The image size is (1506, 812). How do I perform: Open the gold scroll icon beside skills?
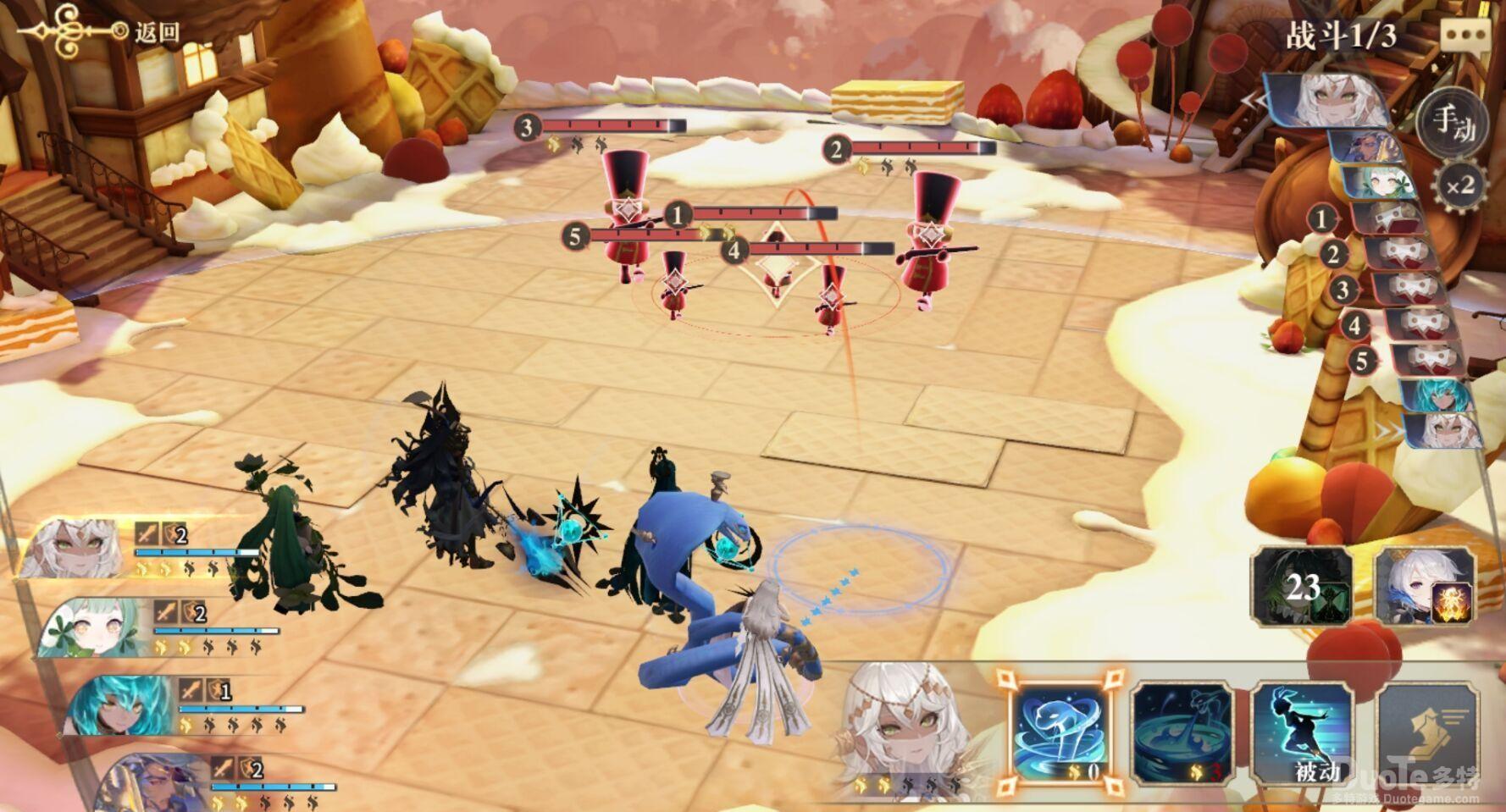pyautogui.click(x=1430, y=732)
